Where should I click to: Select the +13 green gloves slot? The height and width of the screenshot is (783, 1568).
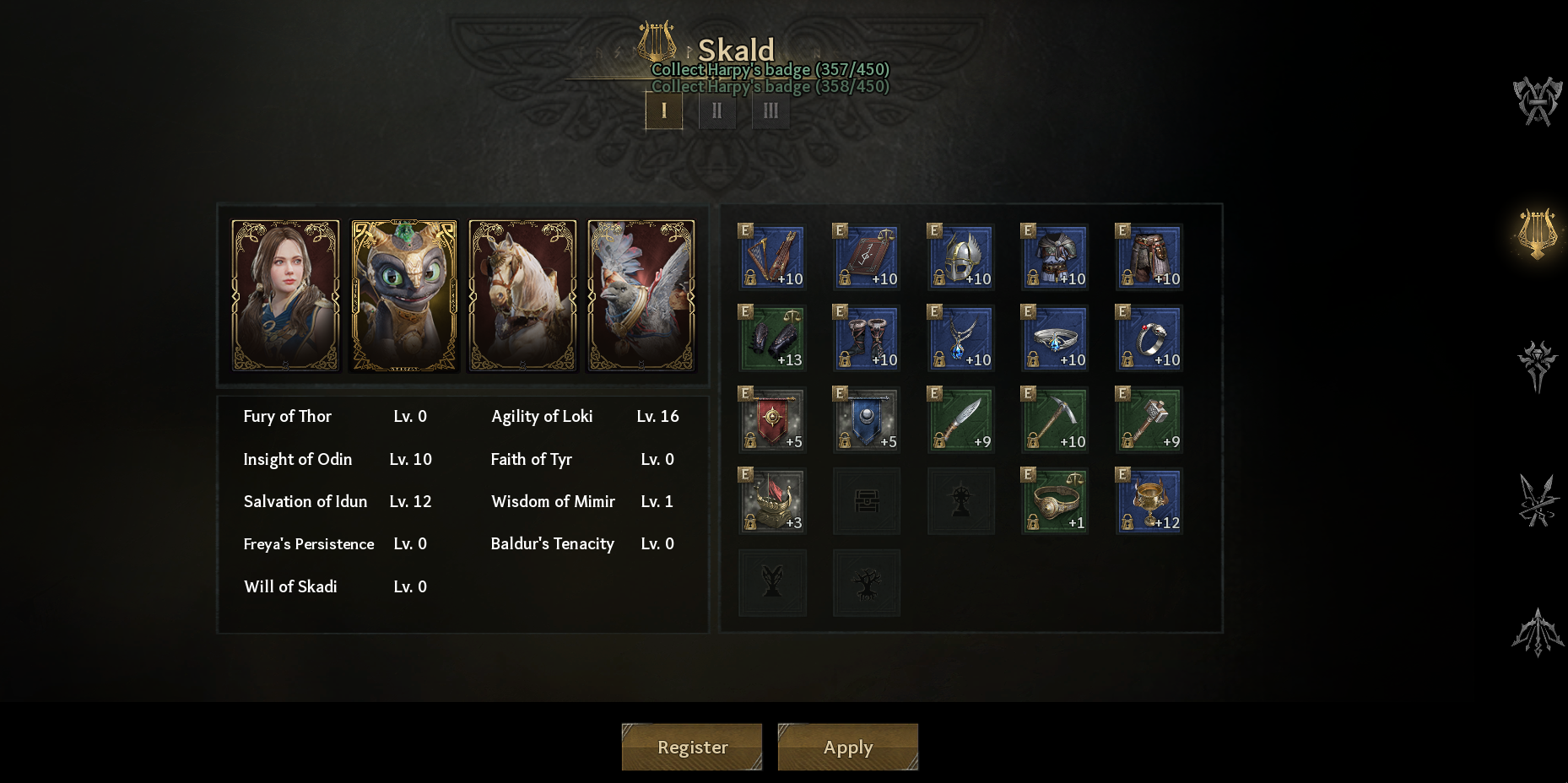pos(772,338)
